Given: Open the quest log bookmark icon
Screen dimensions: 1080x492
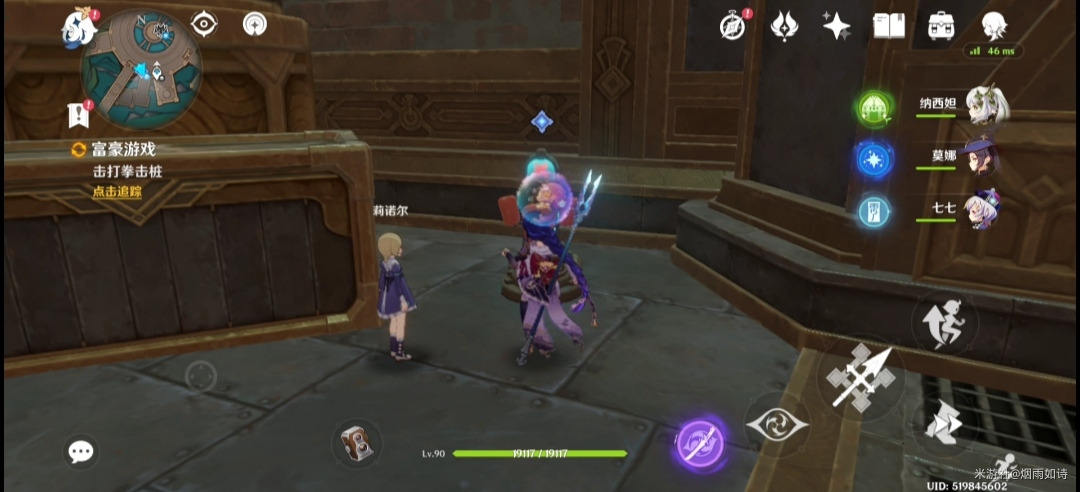Looking at the screenshot, I should 78,114.
